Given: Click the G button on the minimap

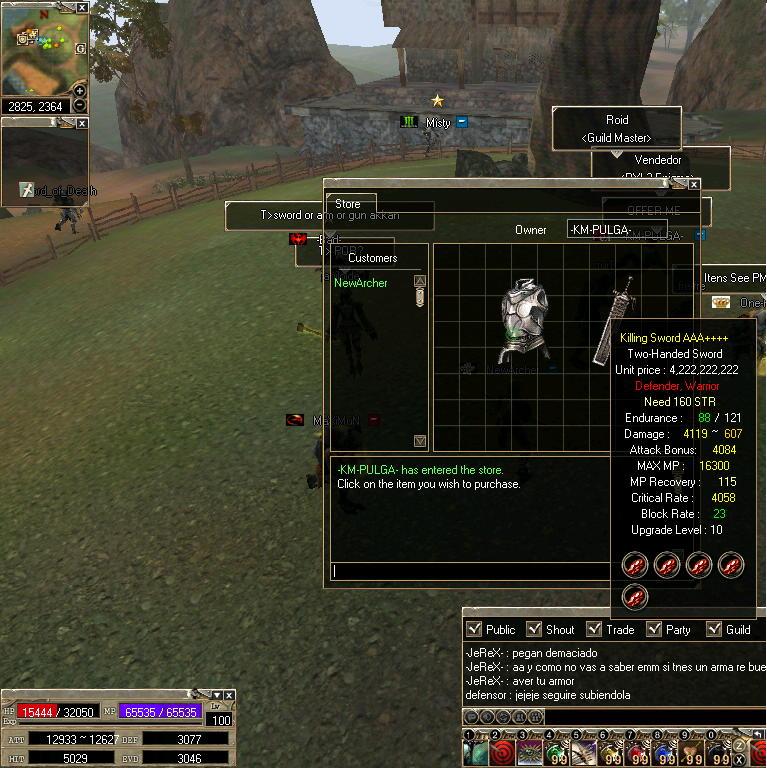Looking at the screenshot, I should pyautogui.click(x=80, y=47).
